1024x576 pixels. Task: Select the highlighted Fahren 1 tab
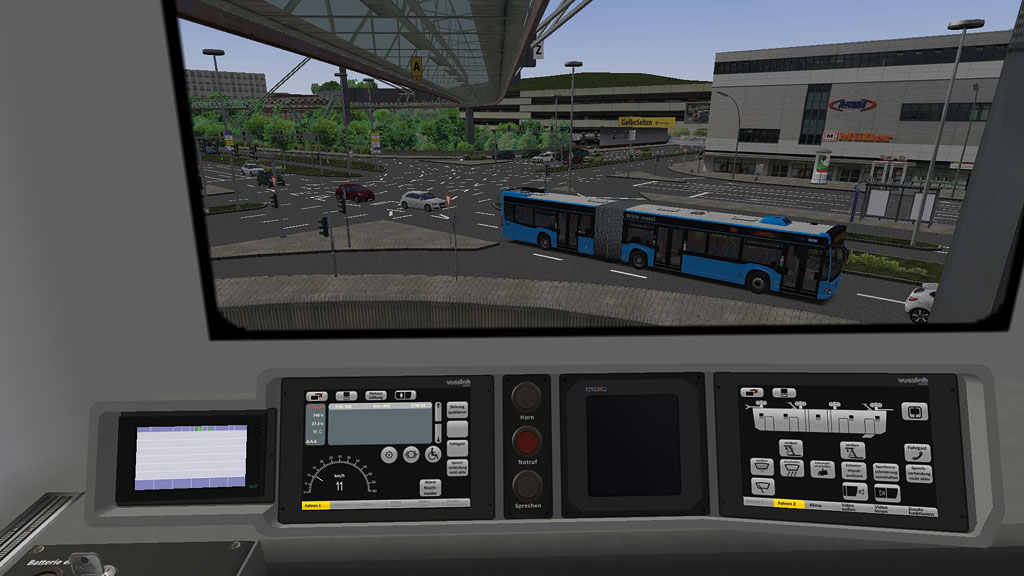(318, 505)
